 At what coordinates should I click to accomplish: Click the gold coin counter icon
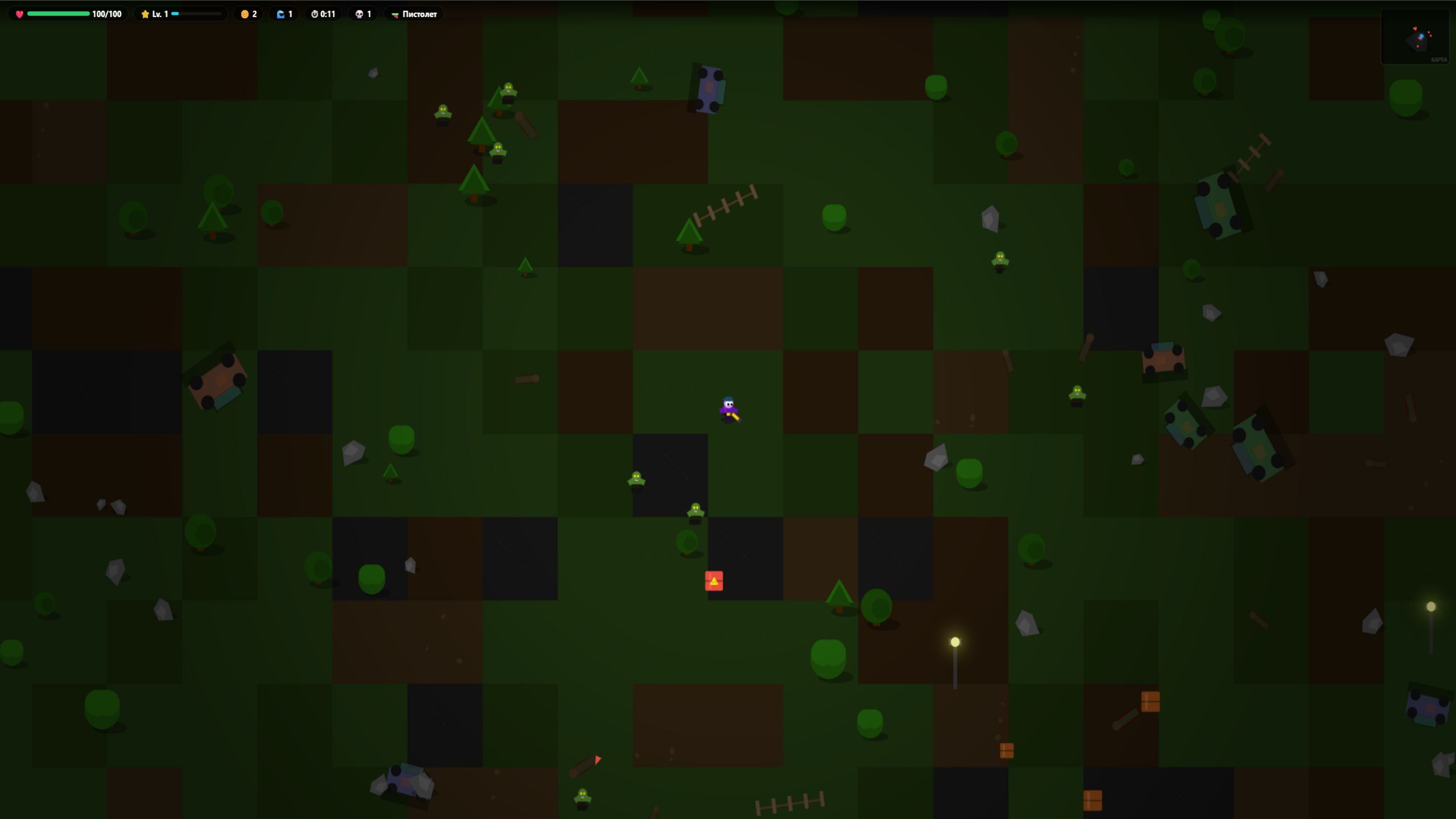point(245,14)
